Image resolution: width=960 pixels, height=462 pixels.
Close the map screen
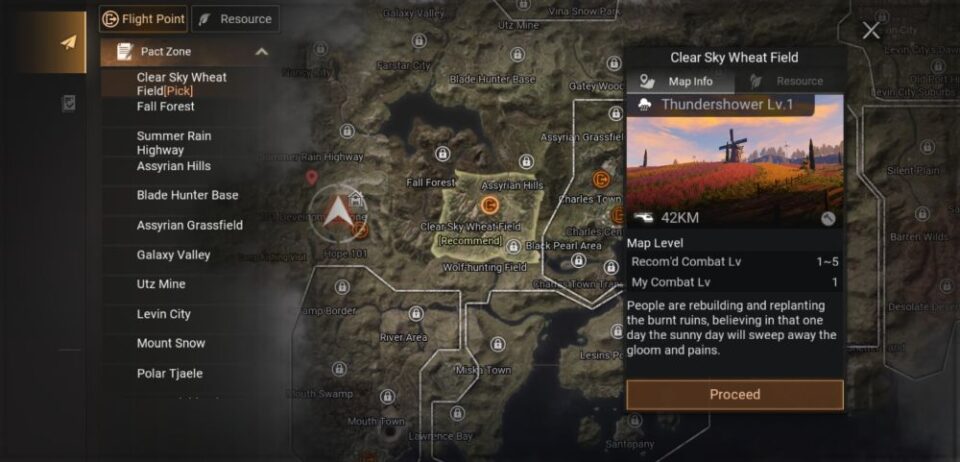(871, 31)
